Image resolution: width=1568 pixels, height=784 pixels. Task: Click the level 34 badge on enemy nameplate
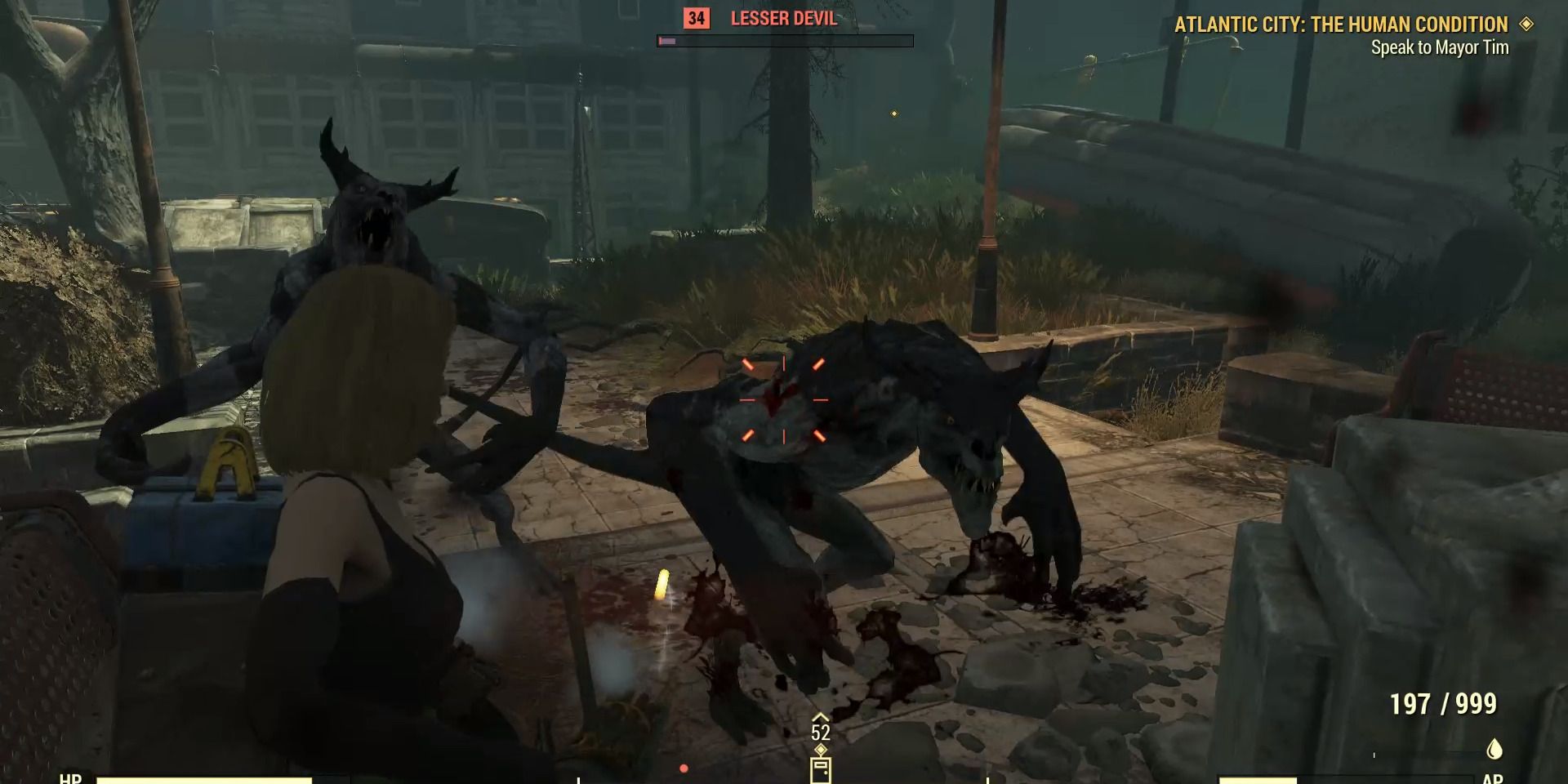(x=696, y=19)
